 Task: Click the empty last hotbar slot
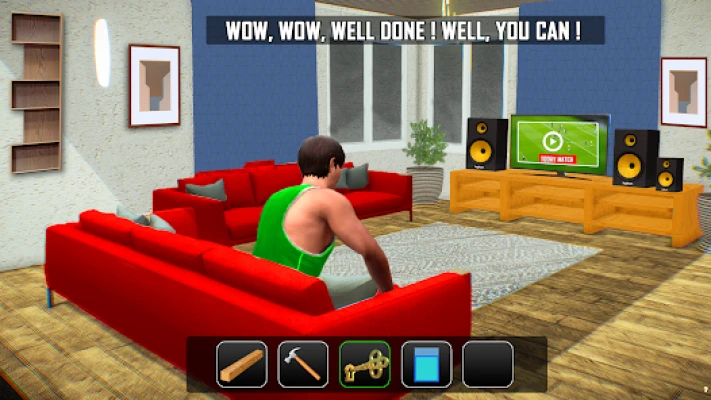point(488,364)
